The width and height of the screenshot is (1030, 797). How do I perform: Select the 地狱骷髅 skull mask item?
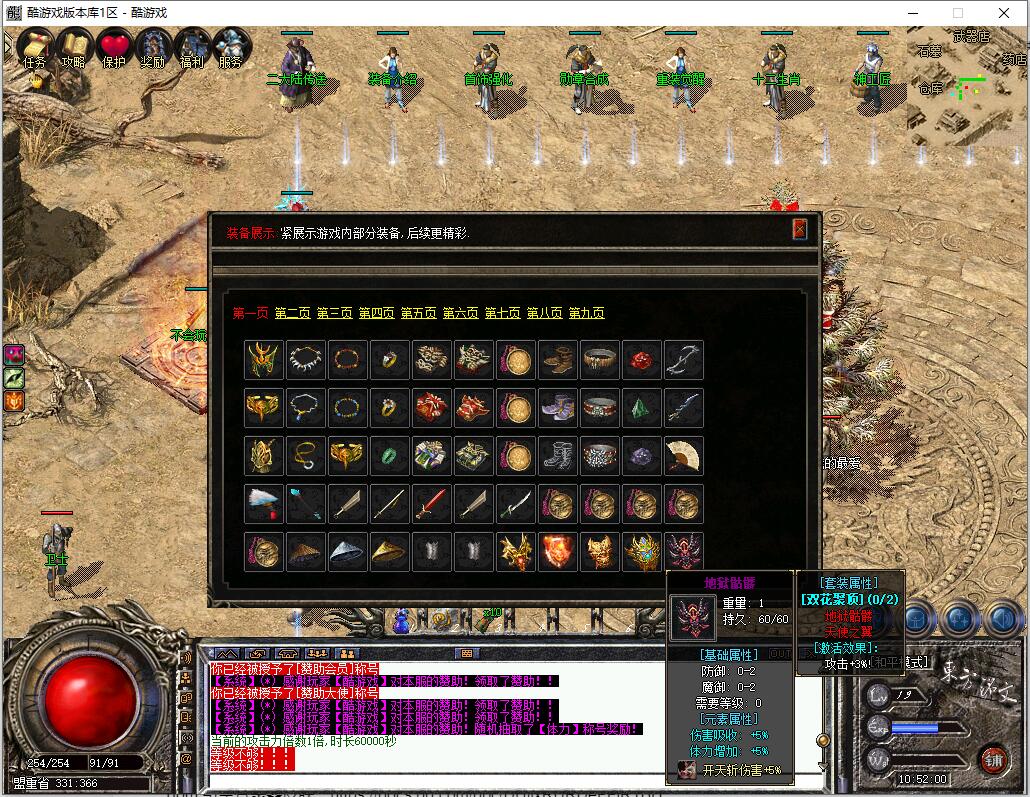point(683,552)
